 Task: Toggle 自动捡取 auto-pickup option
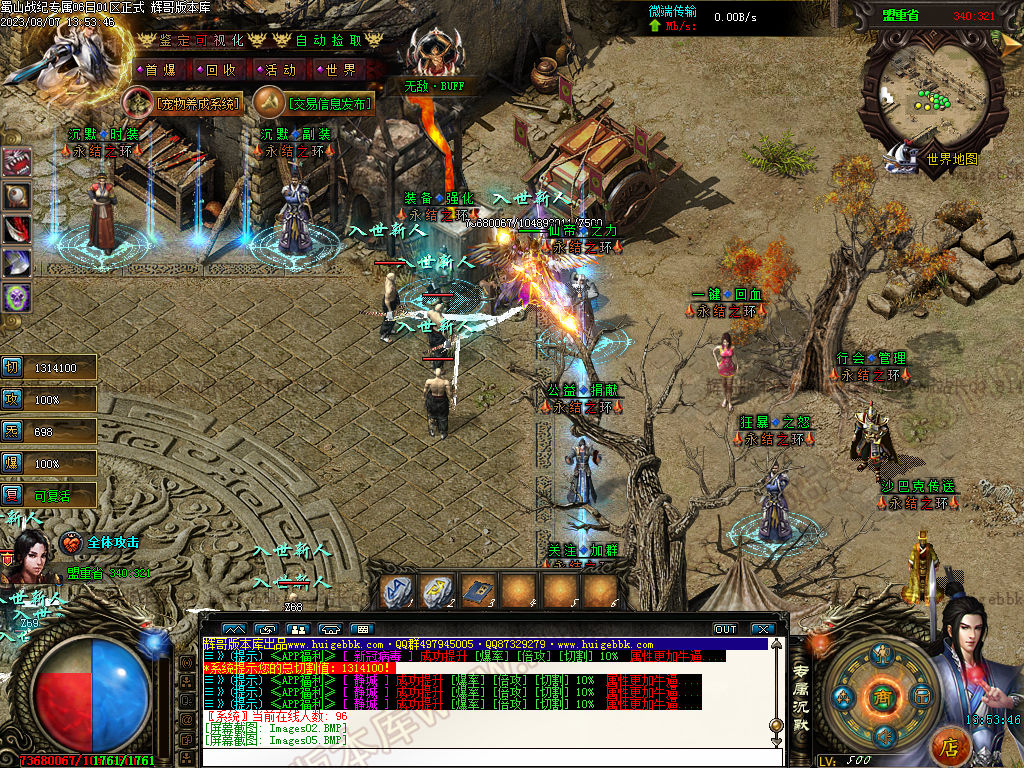pyautogui.click(x=330, y=40)
